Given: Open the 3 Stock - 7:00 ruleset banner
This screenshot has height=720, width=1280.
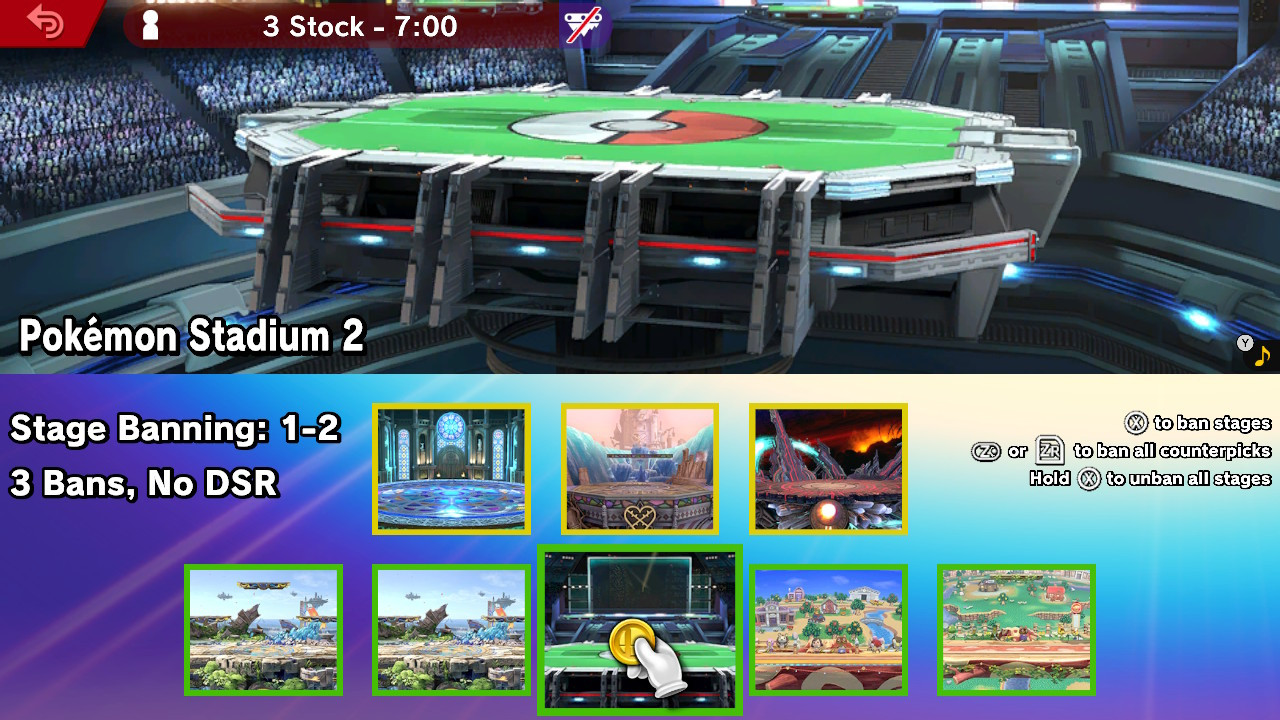Looking at the screenshot, I should point(358,27).
